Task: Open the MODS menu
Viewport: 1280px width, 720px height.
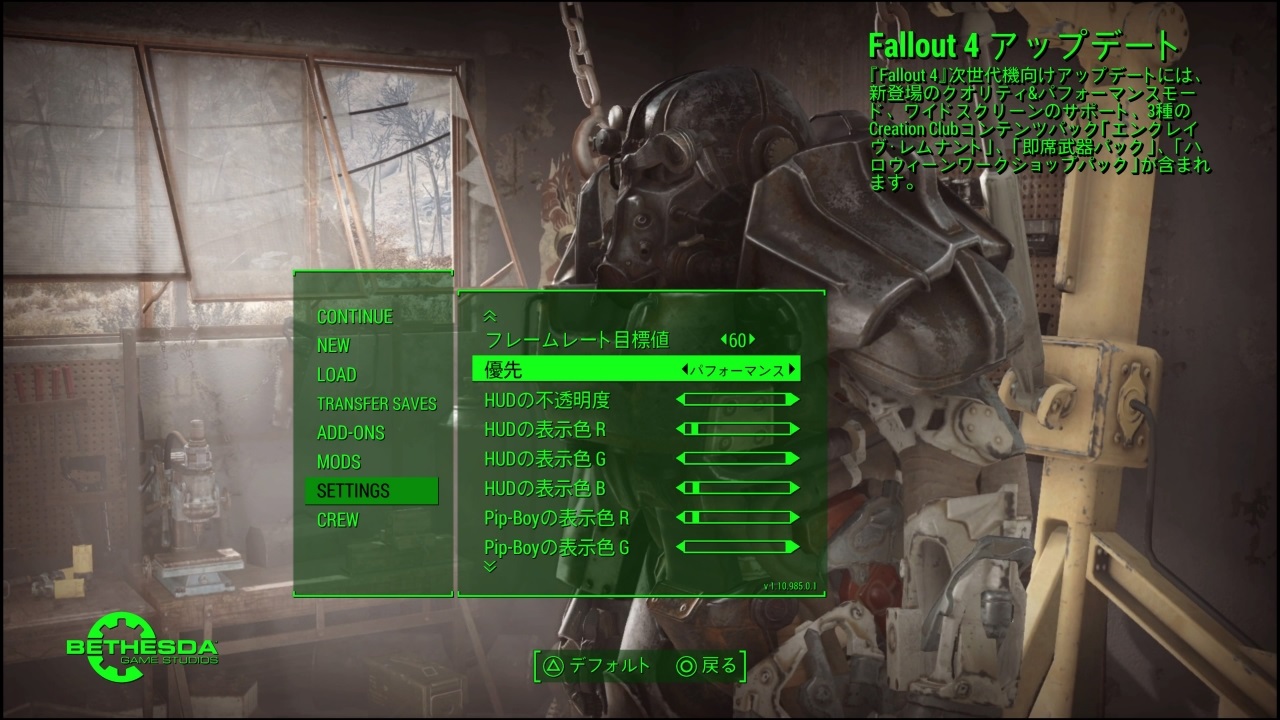Action: [x=338, y=462]
